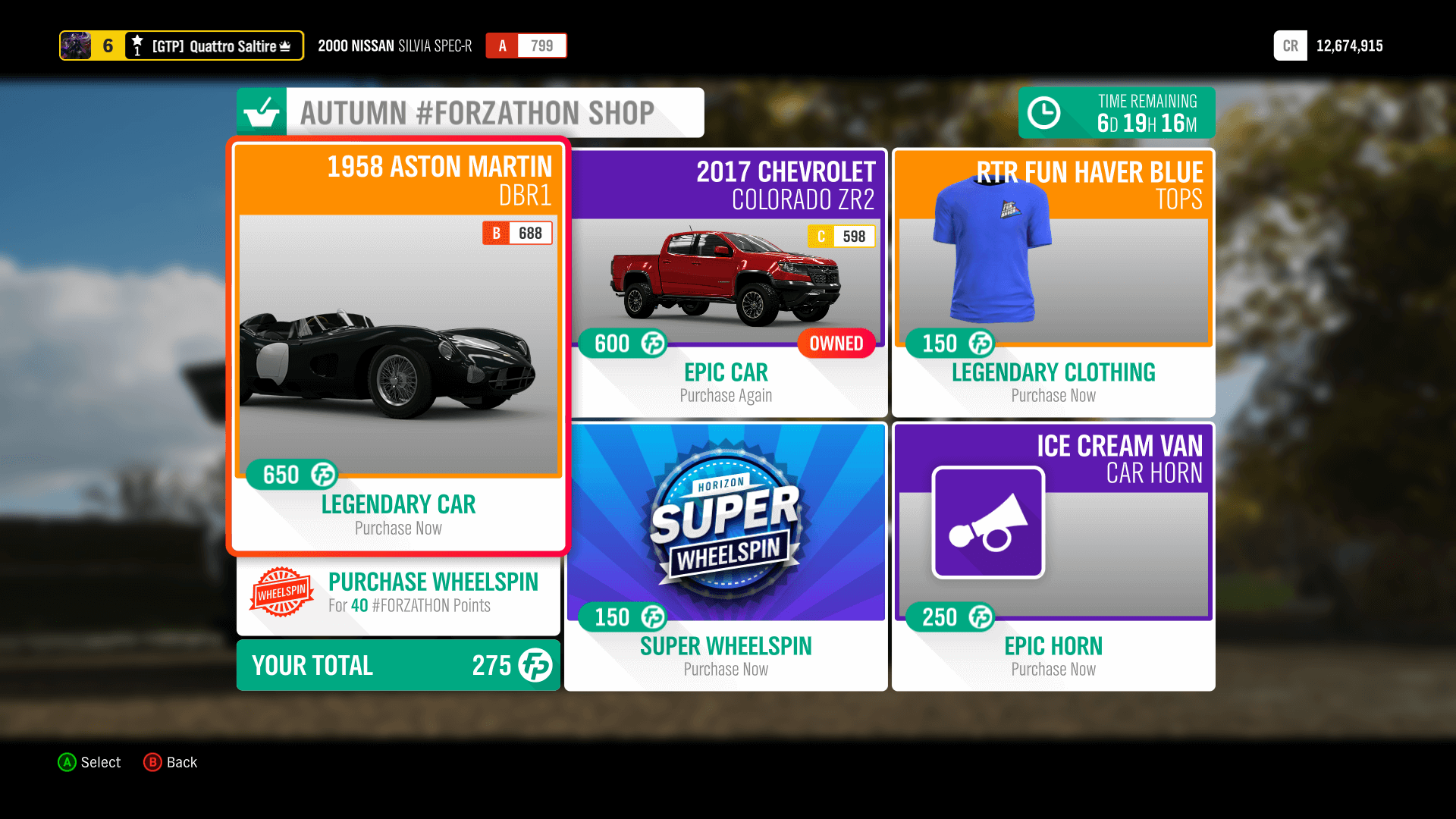This screenshot has height=819, width=1456.
Task: Click the A 799 rating of the Nissan Silvia
Action: click(526, 45)
